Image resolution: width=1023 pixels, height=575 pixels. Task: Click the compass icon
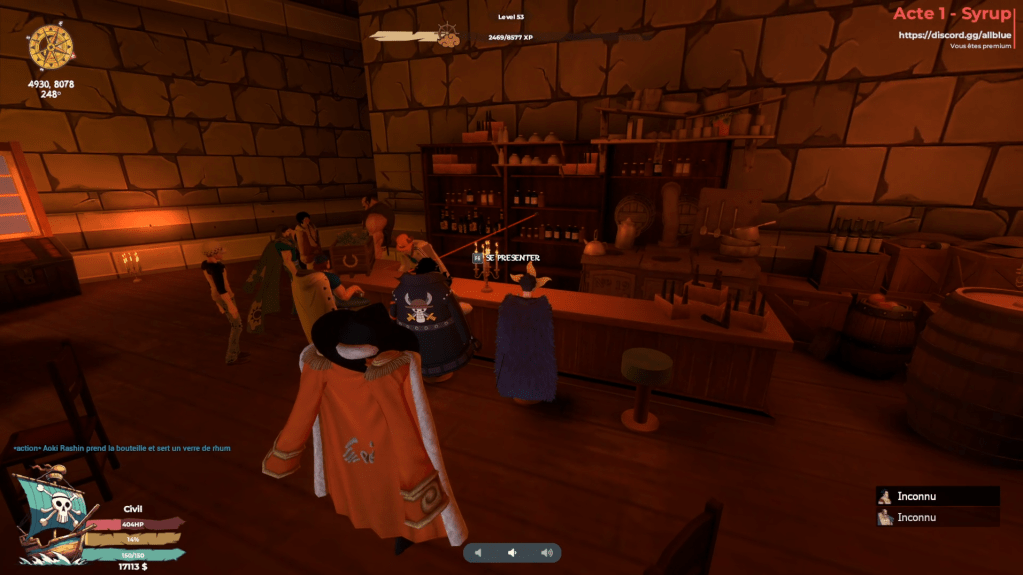pyautogui.click(x=51, y=47)
